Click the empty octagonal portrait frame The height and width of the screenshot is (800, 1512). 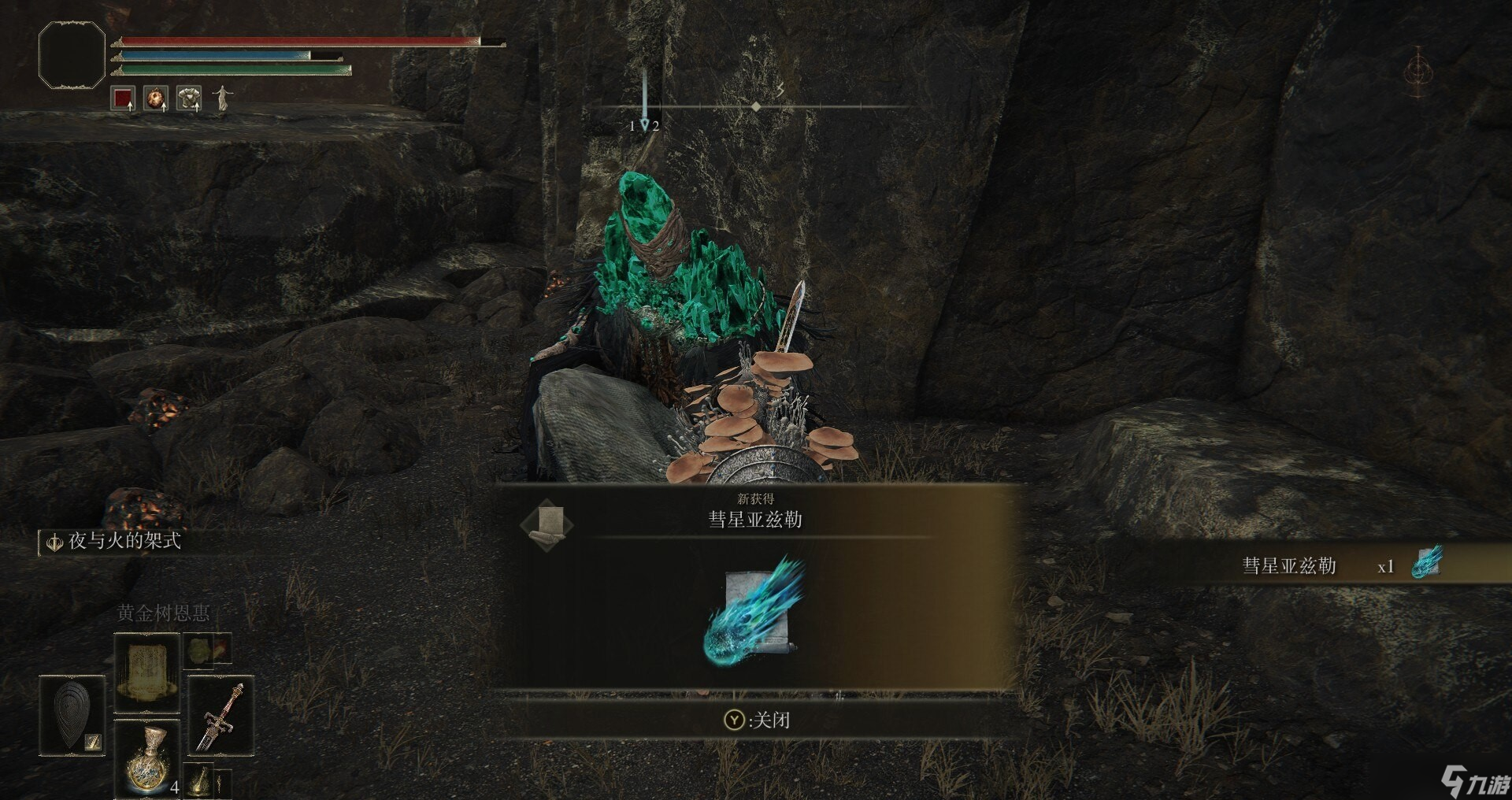click(x=72, y=55)
